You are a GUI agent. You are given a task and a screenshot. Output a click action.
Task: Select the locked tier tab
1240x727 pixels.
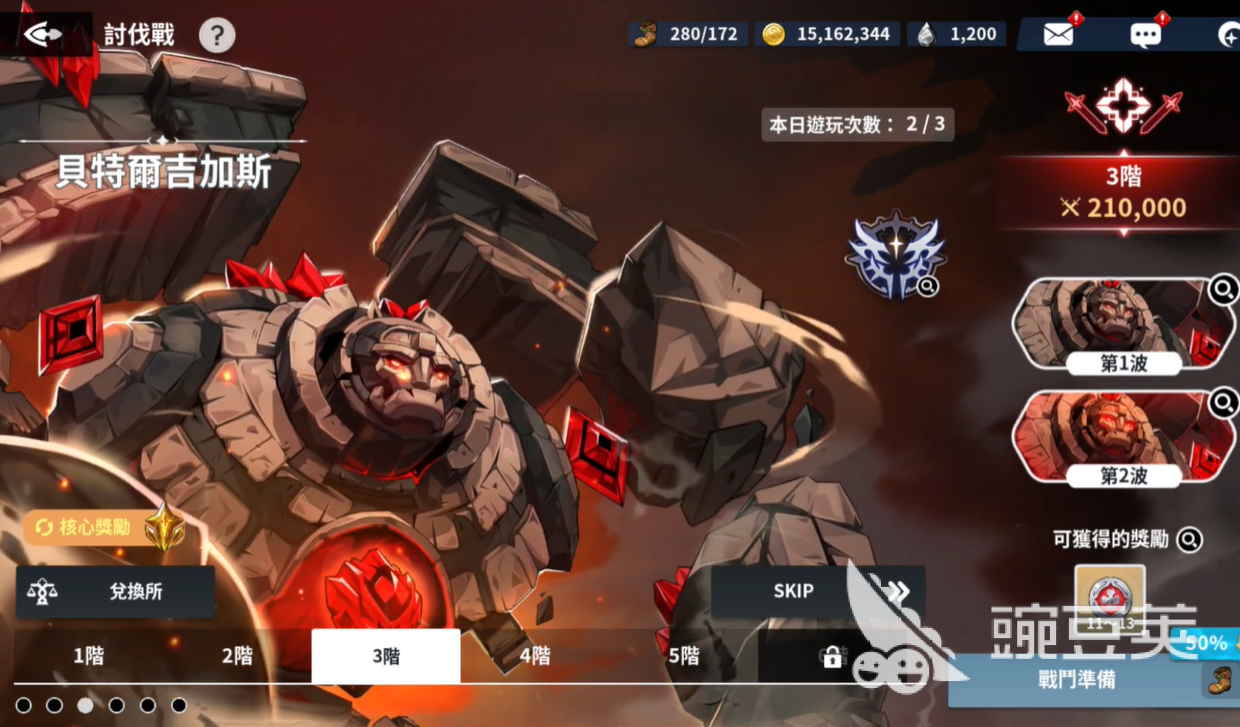831,656
